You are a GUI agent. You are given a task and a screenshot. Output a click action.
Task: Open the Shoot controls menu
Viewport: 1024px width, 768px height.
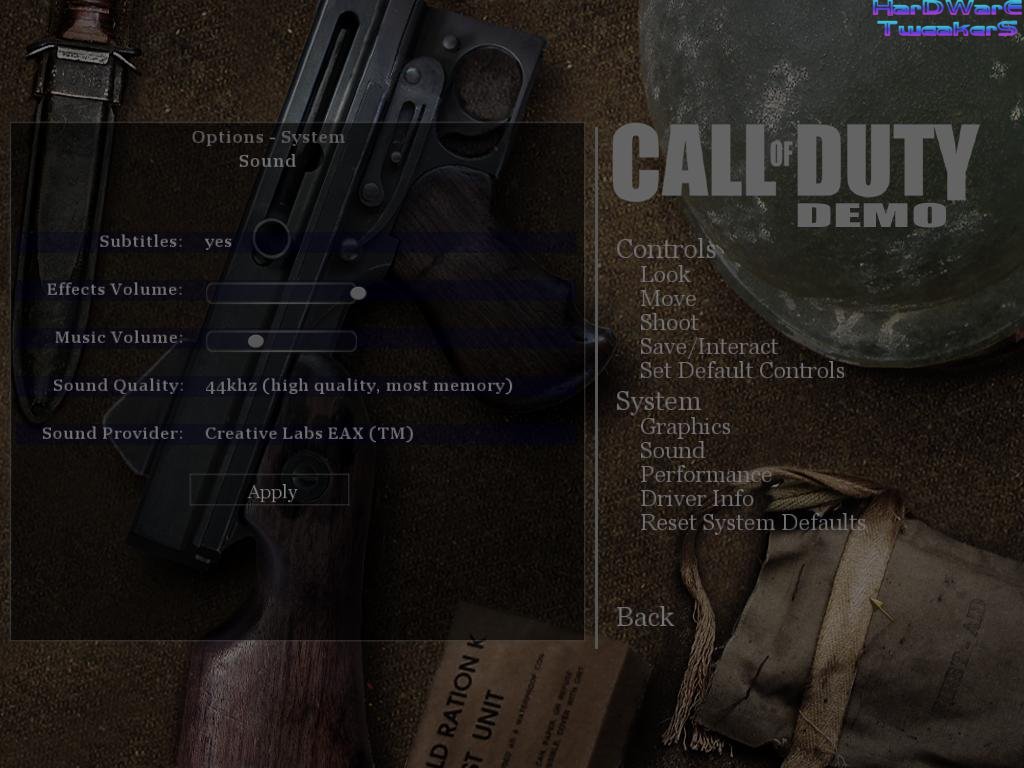(x=669, y=322)
